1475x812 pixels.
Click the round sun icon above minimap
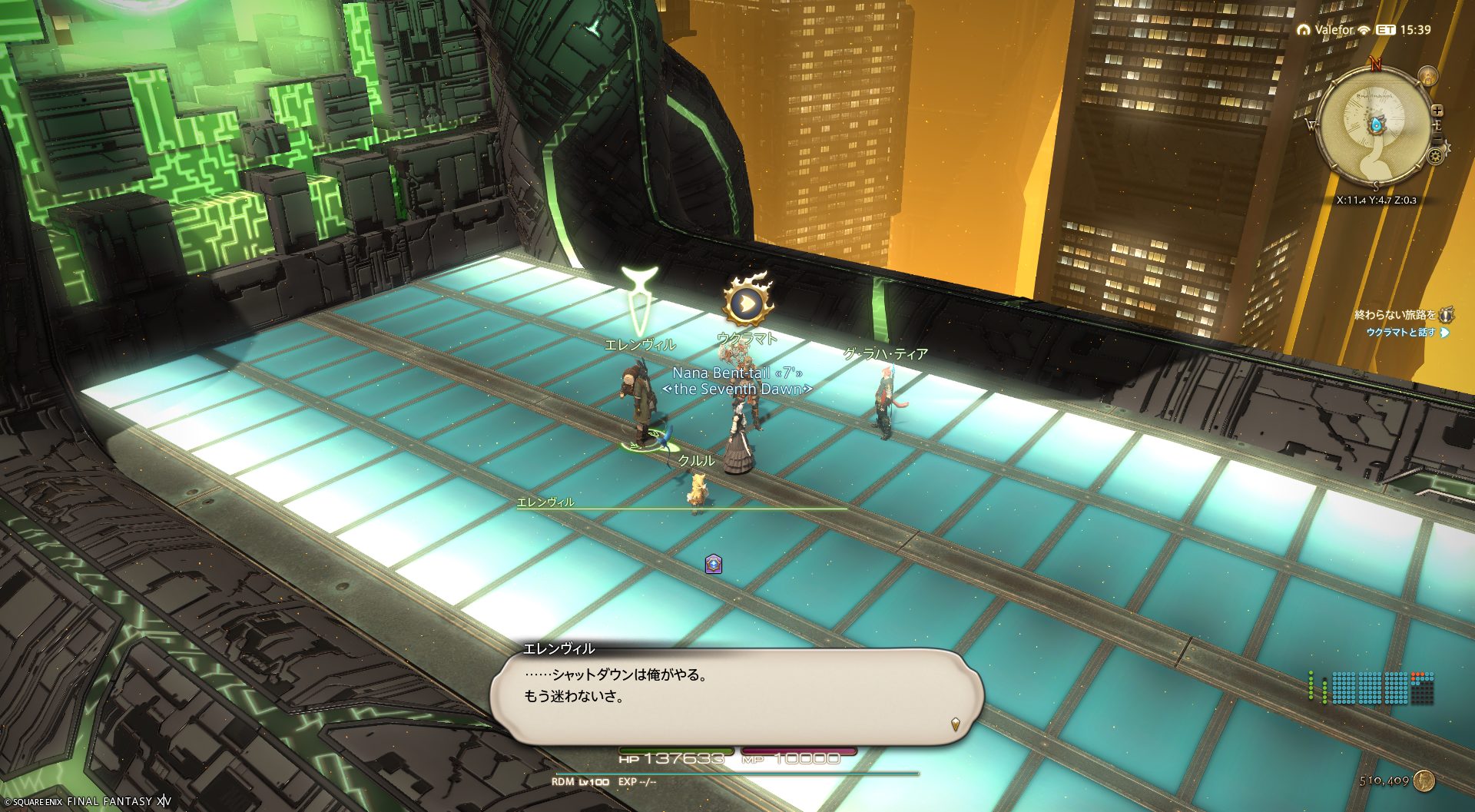tap(1427, 77)
